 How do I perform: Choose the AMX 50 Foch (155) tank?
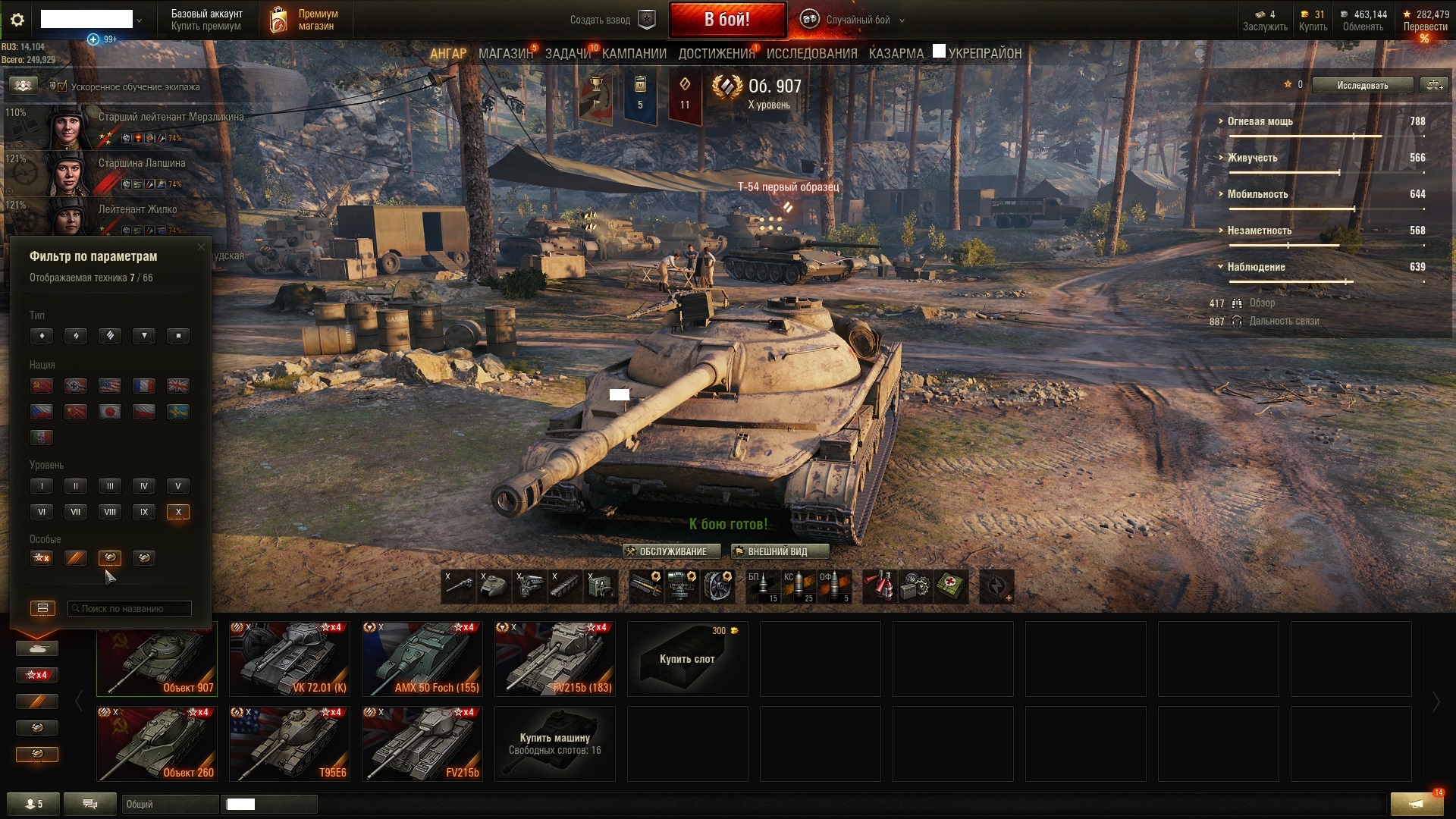pyautogui.click(x=422, y=659)
